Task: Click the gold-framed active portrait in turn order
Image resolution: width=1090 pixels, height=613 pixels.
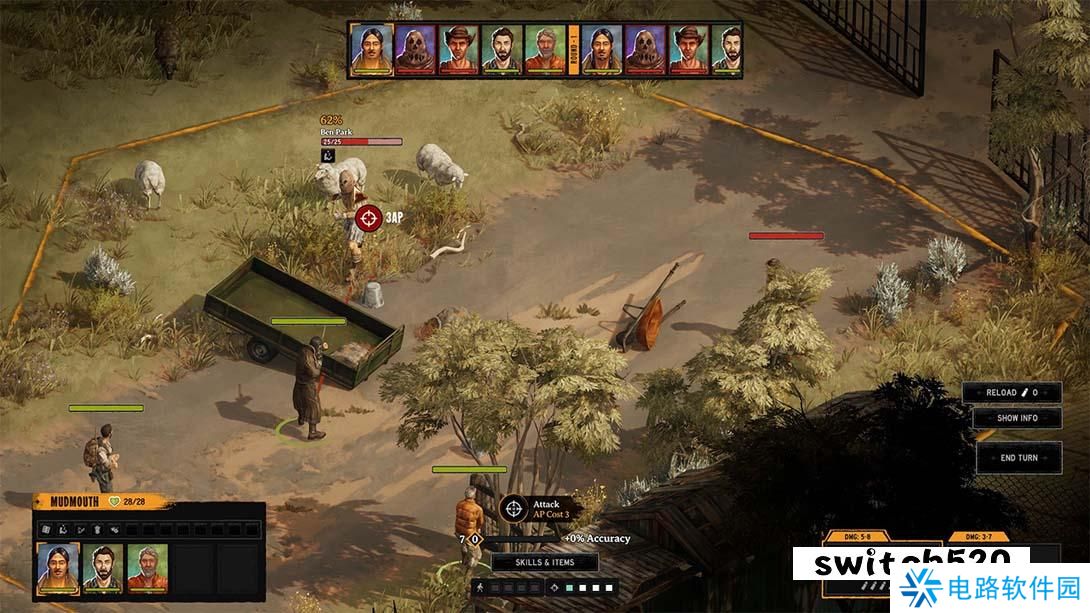Action: tap(370, 49)
